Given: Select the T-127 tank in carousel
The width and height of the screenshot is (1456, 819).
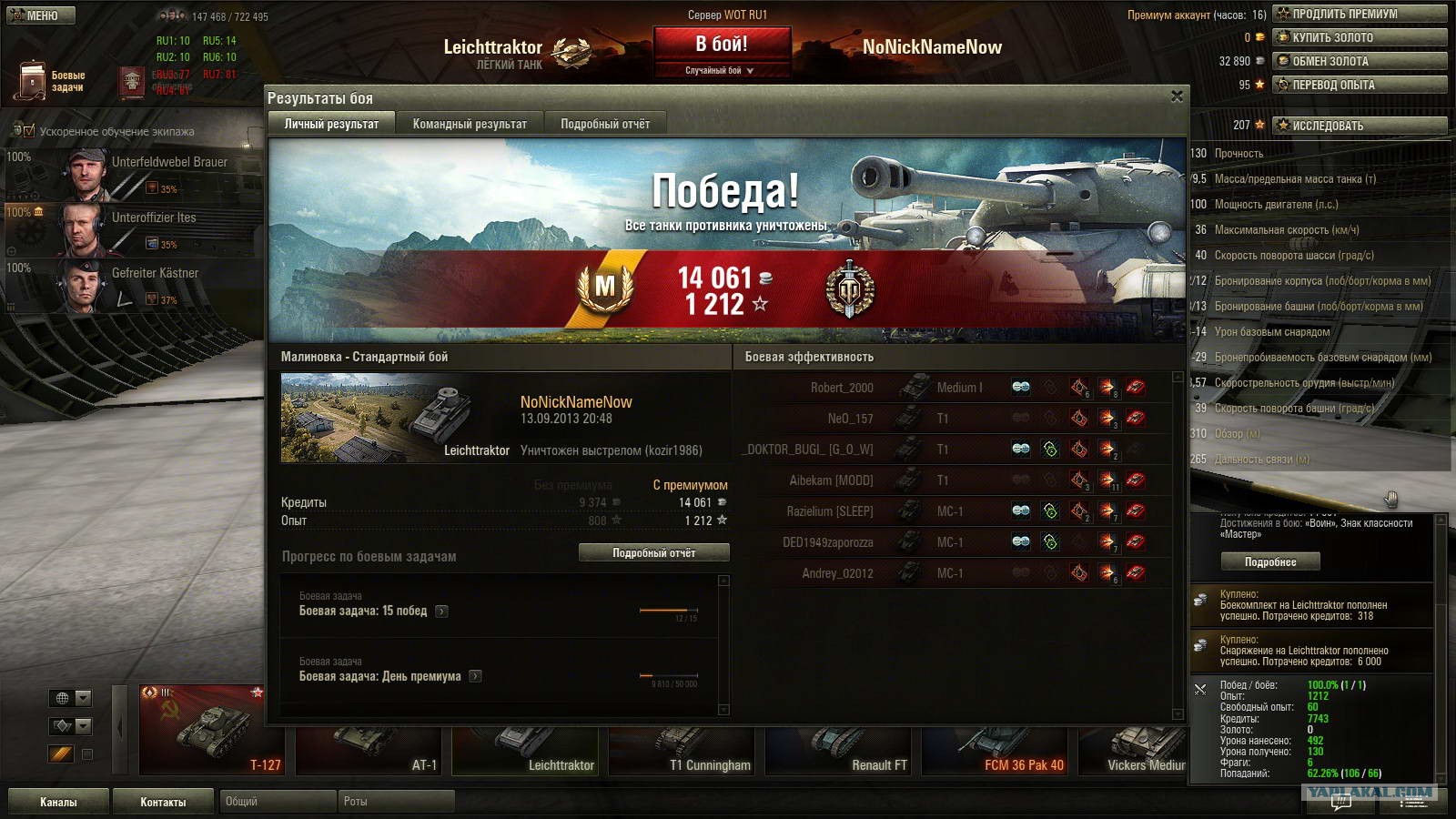Looking at the screenshot, I should point(211,731).
